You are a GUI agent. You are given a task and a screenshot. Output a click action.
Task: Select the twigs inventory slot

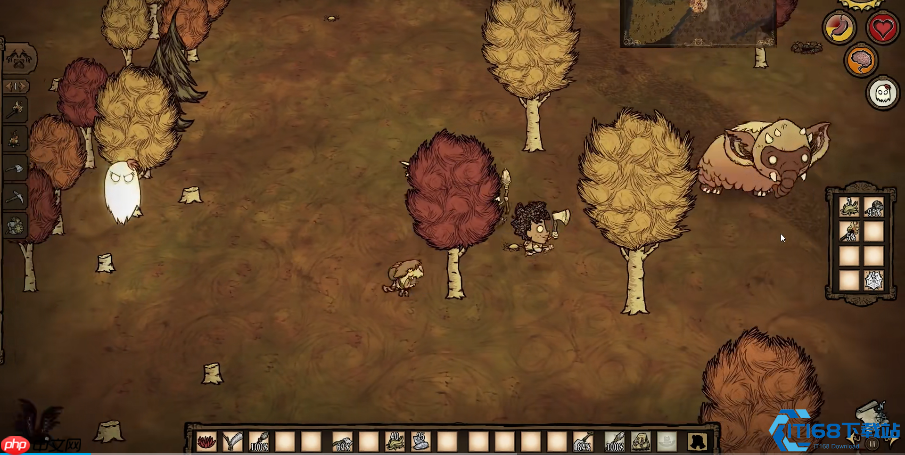pos(233,440)
